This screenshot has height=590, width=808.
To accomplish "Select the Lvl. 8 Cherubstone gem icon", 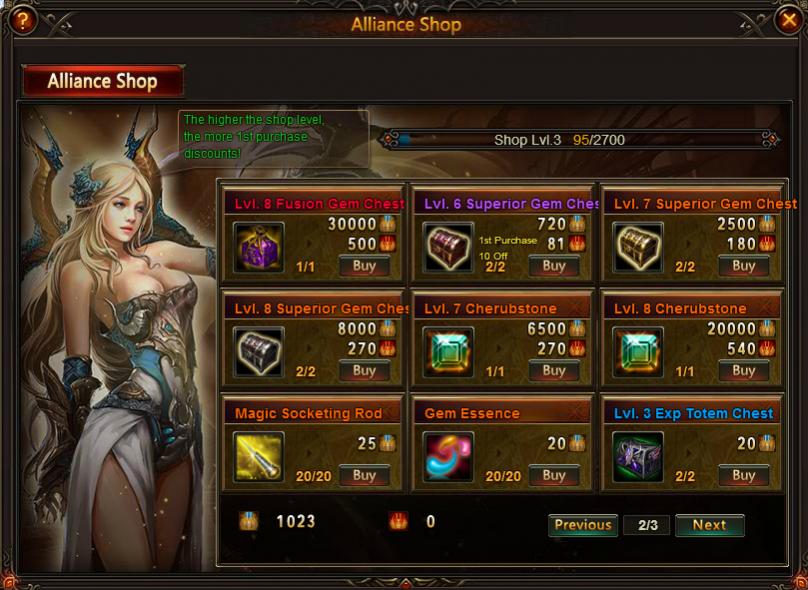I will [x=638, y=352].
